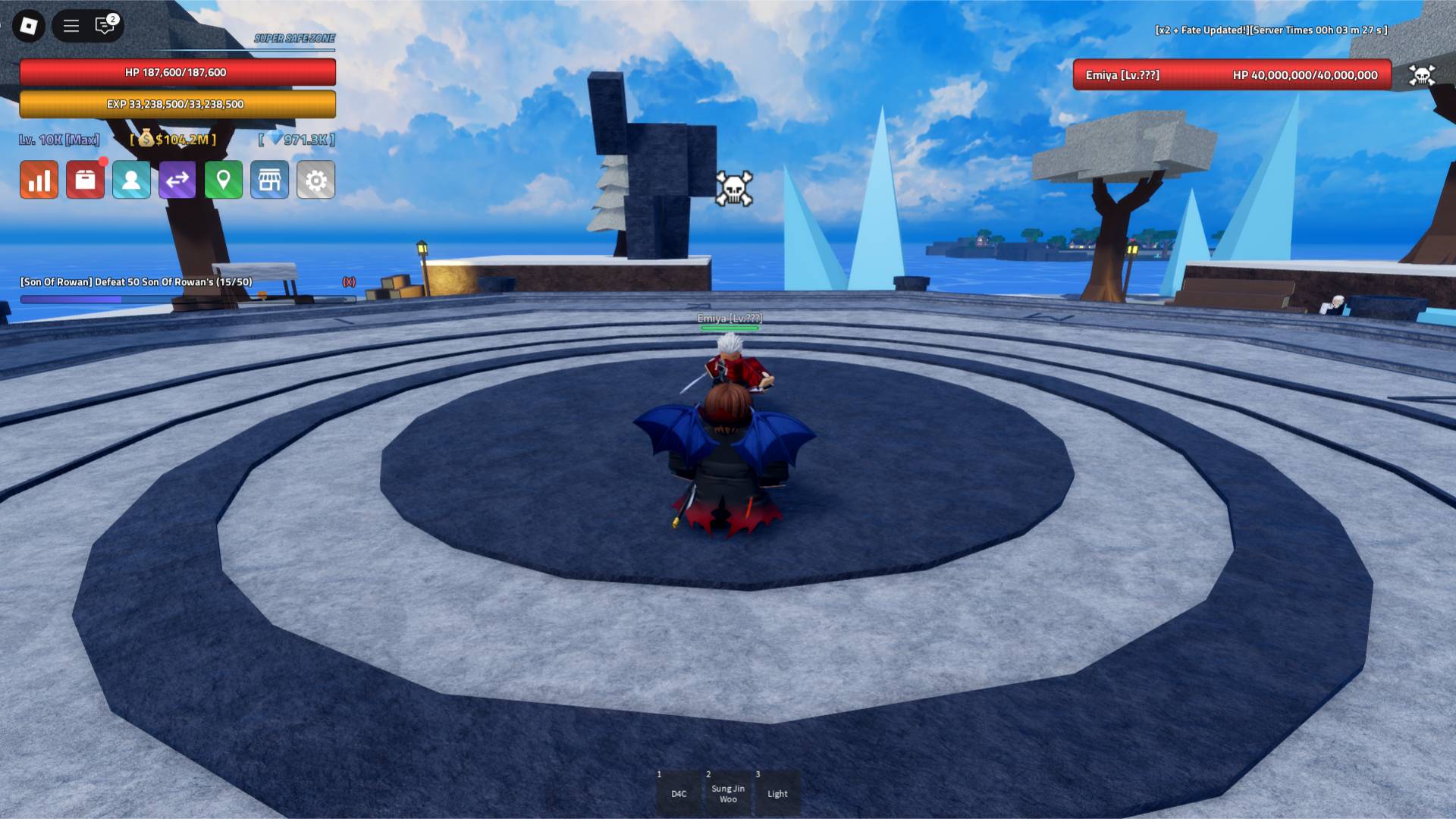Click the skull icon next to Emiya's boss bar
Screen dimensions: 1456x819
click(1423, 75)
